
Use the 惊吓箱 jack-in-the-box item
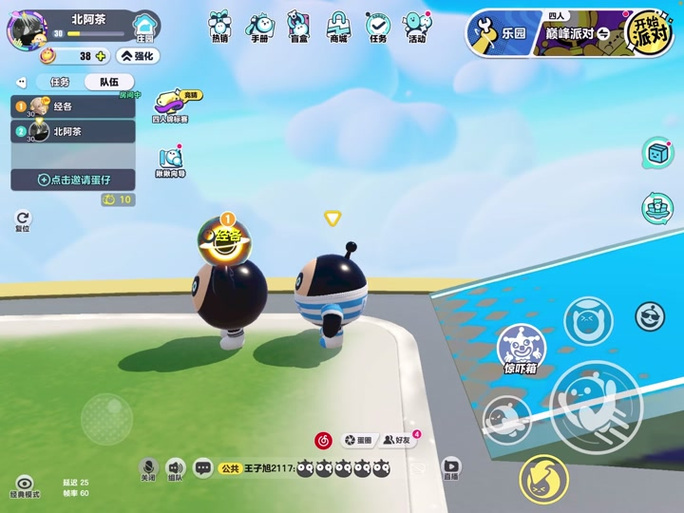pos(521,349)
